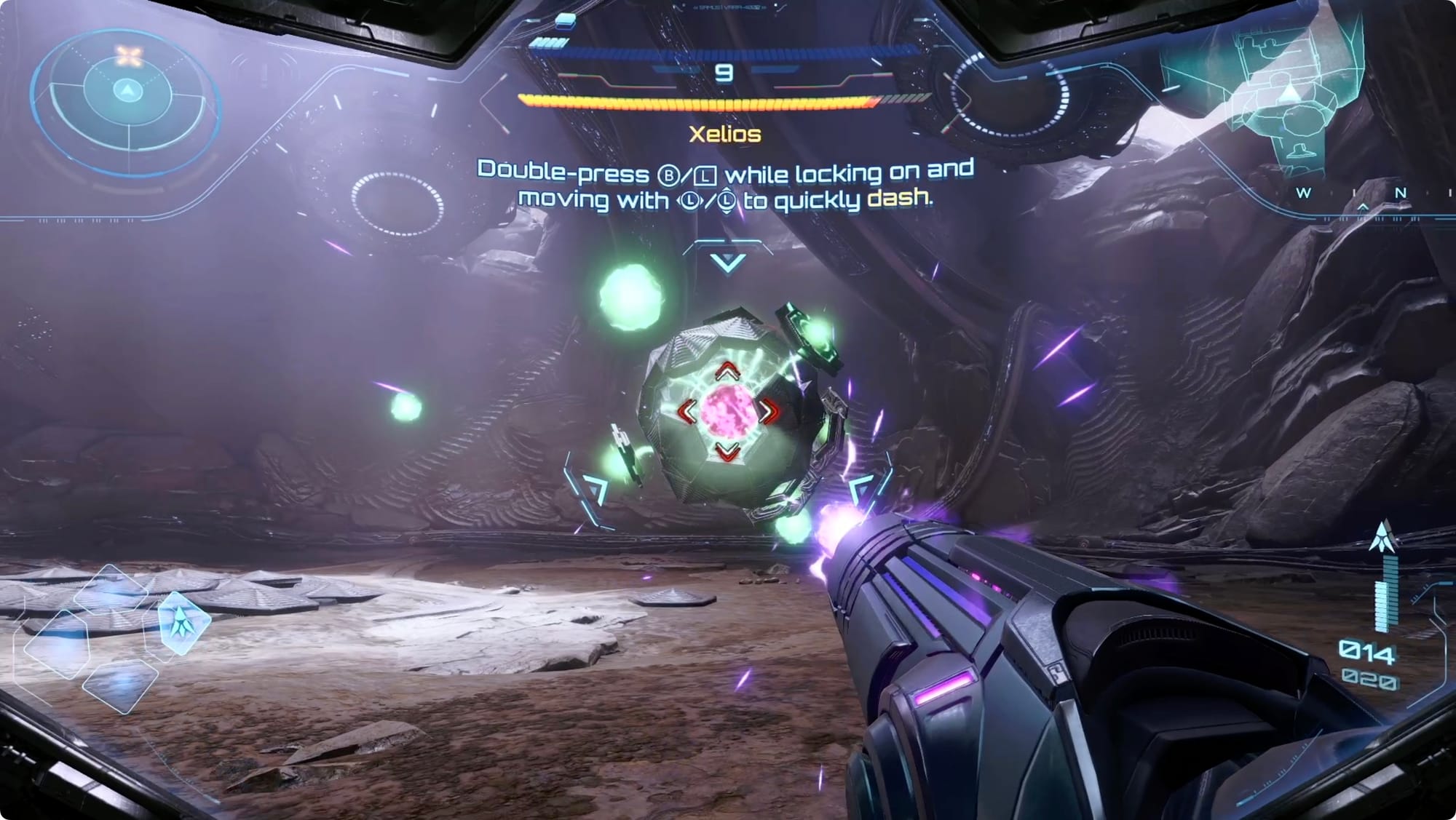This screenshot has width=1456, height=820.
Task: Click the circular enemy radar
Action: (x=128, y=92)
